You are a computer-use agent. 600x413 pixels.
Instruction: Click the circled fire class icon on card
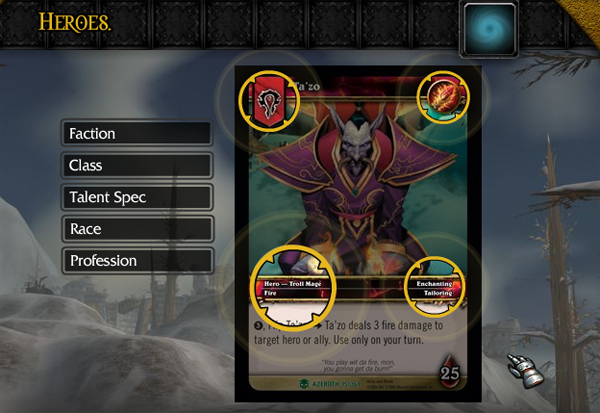(x=441, y=97)
